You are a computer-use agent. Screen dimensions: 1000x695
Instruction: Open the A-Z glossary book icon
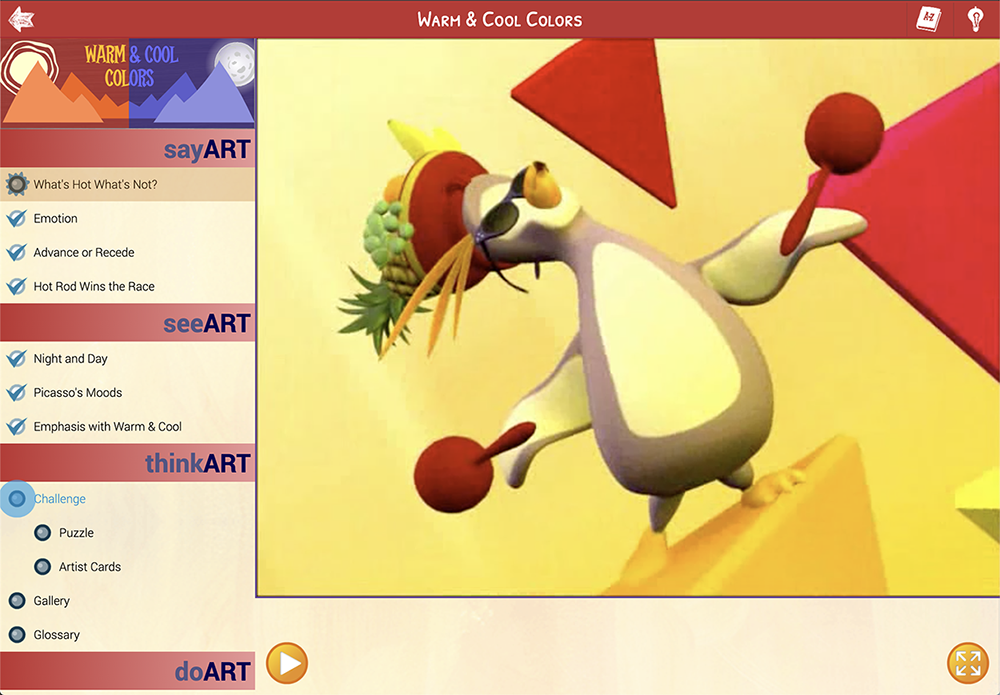pyautogui.click(x=929, y=19)
